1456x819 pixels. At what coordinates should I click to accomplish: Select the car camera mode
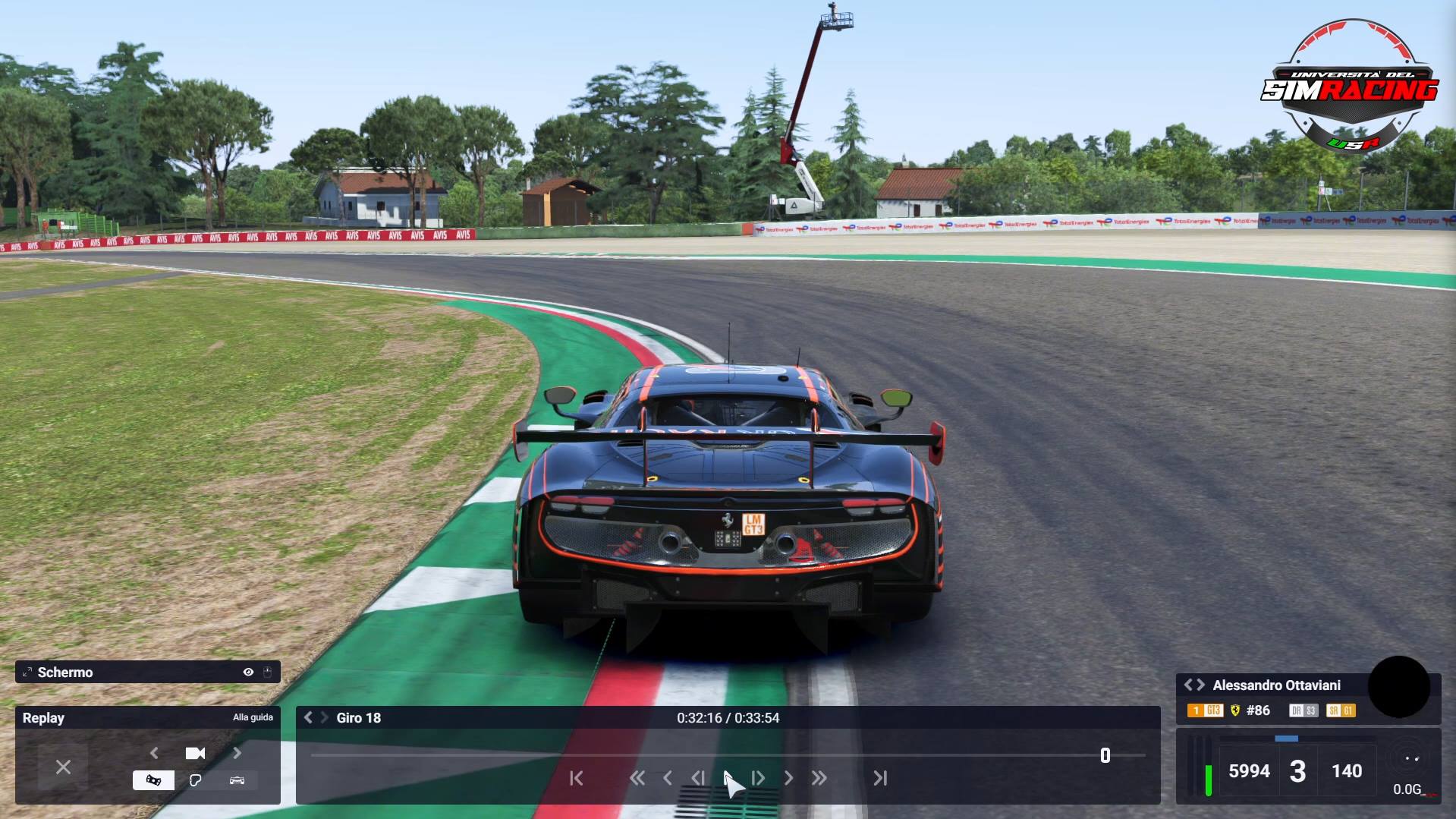click(x=237, y=780)
